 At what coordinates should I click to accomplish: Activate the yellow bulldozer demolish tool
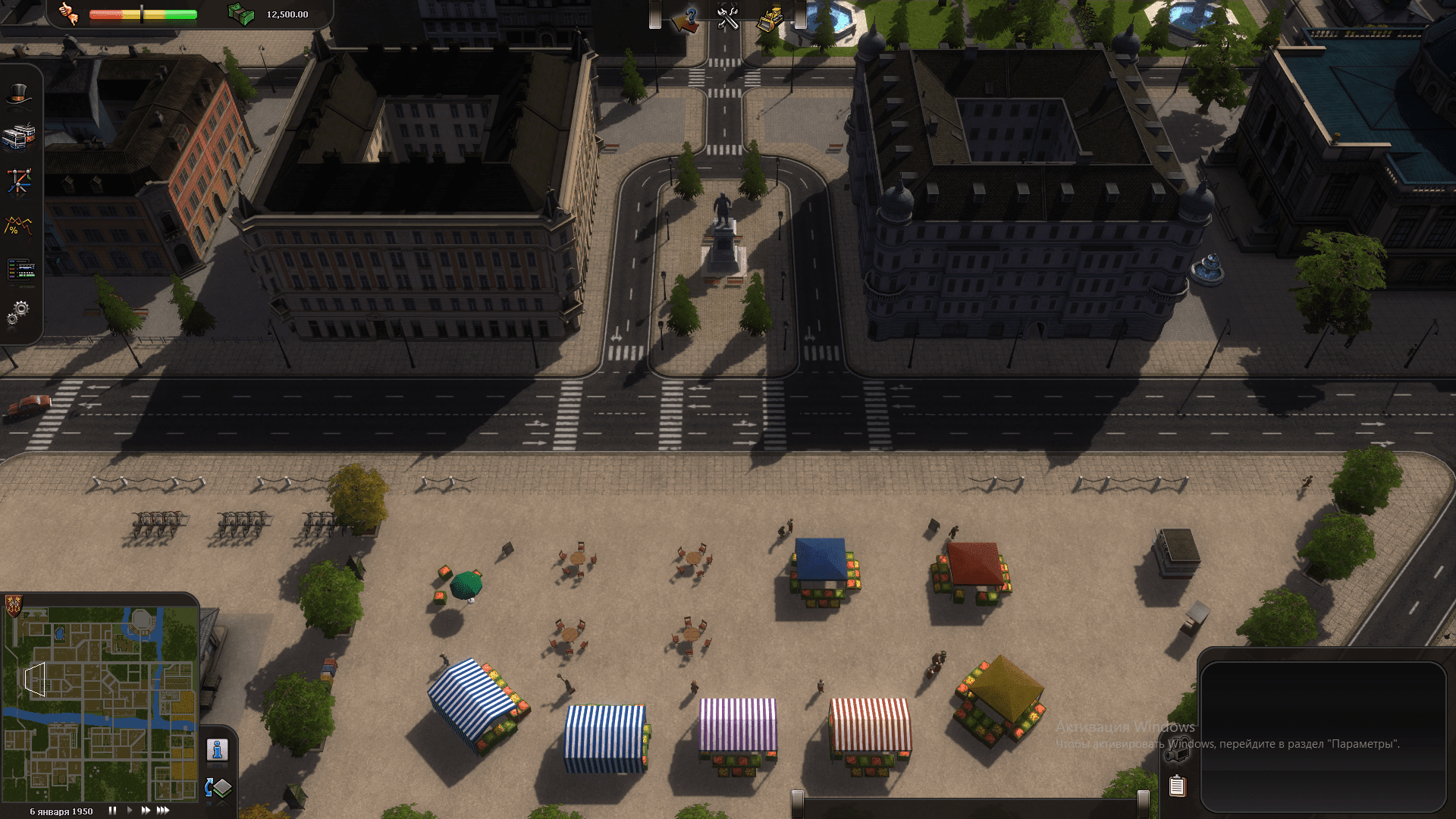(x=770, y=18)
